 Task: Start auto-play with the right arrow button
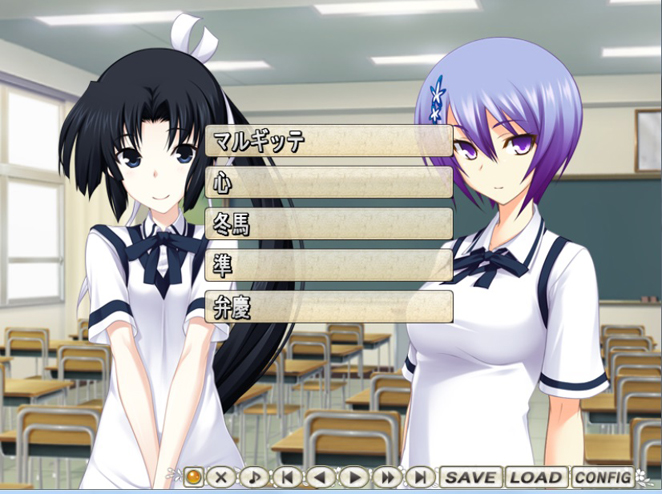pos(354,478)
